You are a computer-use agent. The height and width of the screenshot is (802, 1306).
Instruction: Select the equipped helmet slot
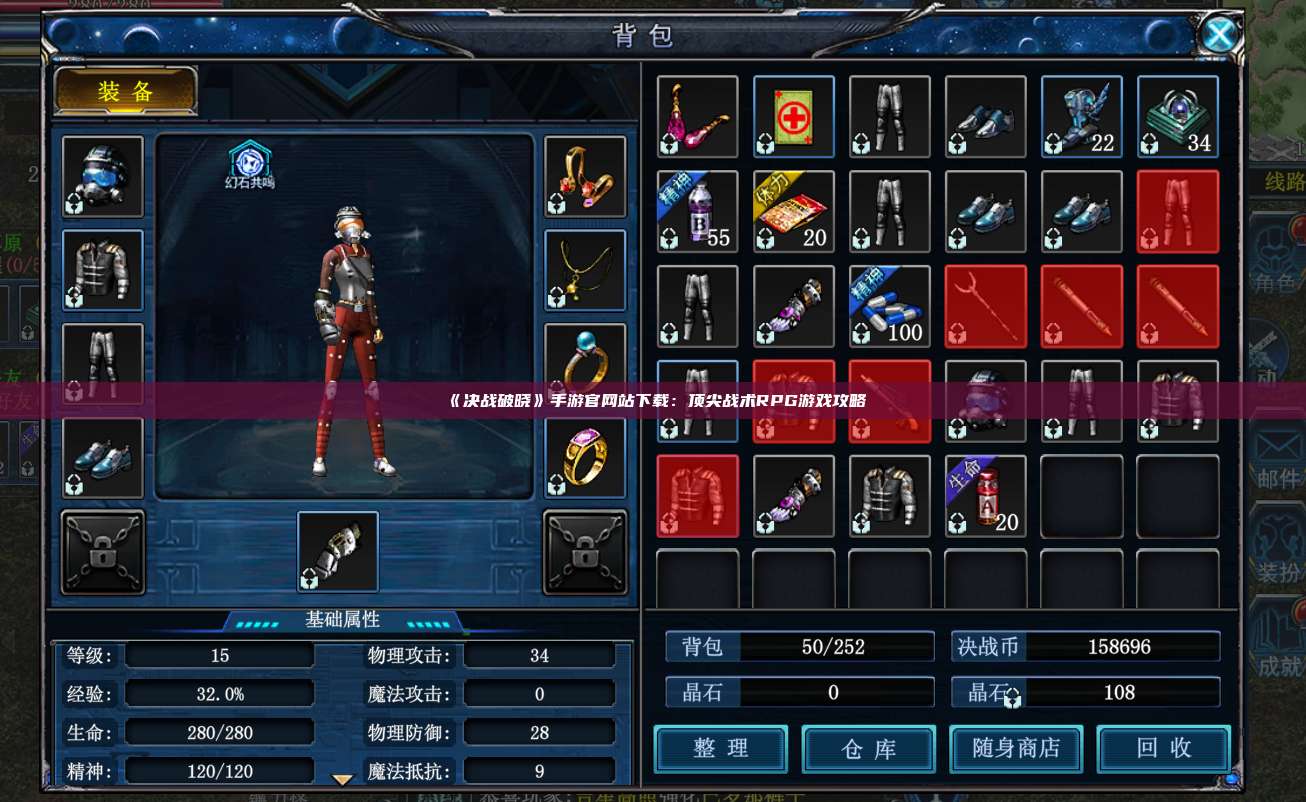coord(103,176)
